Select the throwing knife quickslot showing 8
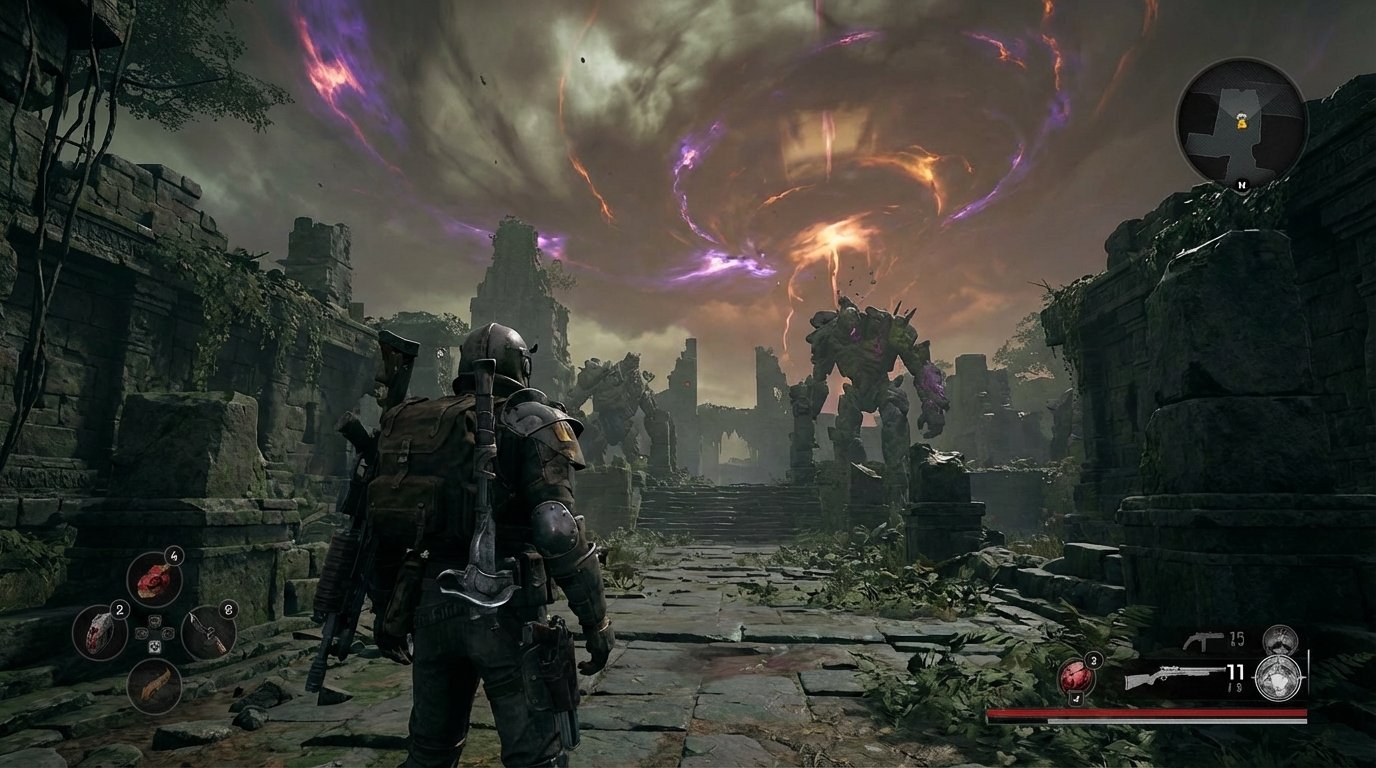This screenshot has width=1376, height=768. point(209,634)
